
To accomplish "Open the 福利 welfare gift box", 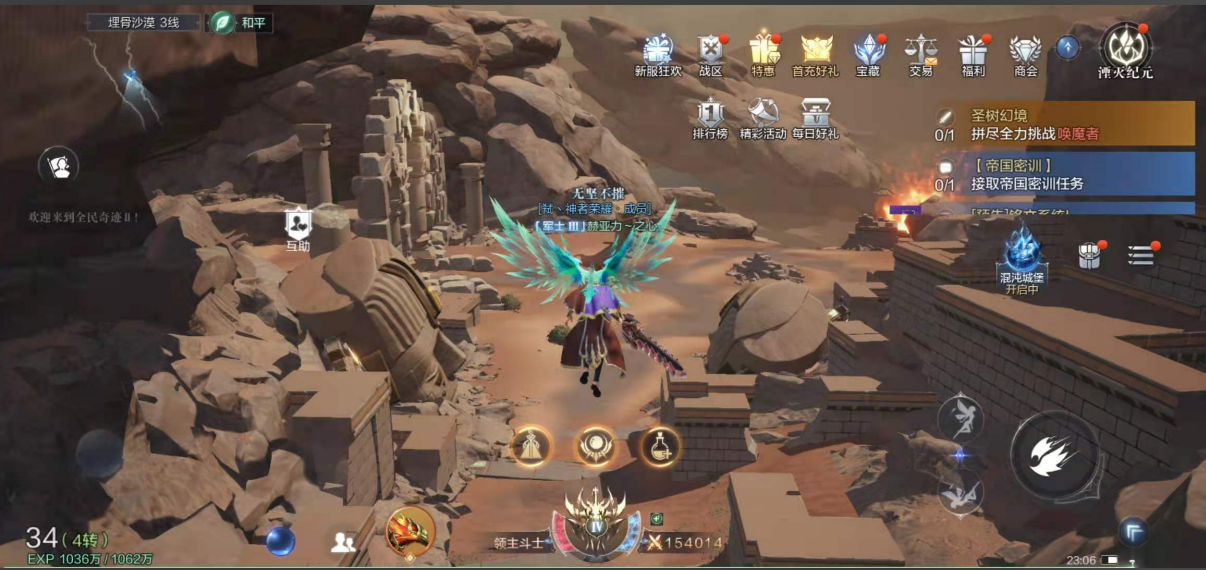I will [x=972, y=52].
